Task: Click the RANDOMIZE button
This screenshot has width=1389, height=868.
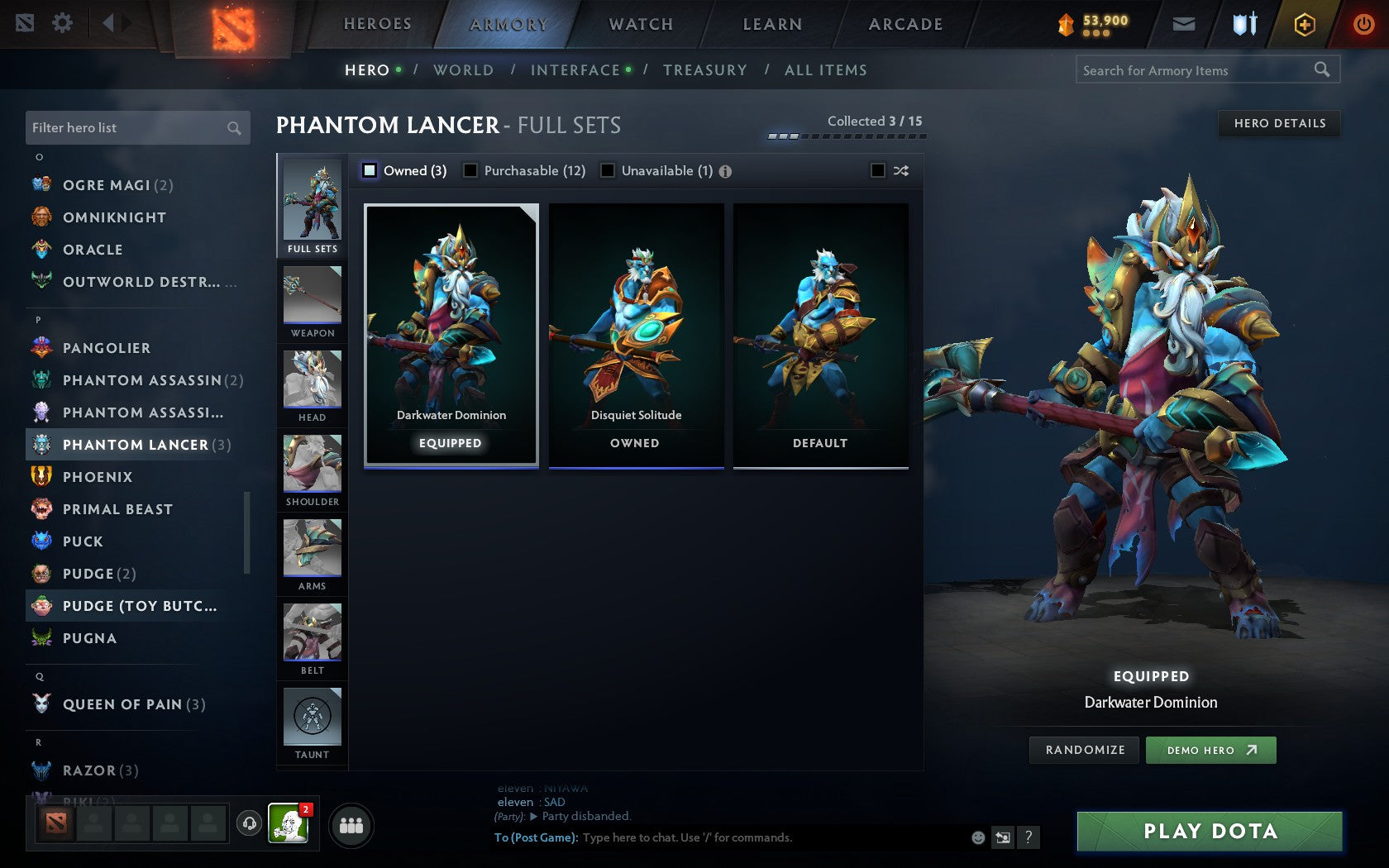Action: coord(1083,750)
